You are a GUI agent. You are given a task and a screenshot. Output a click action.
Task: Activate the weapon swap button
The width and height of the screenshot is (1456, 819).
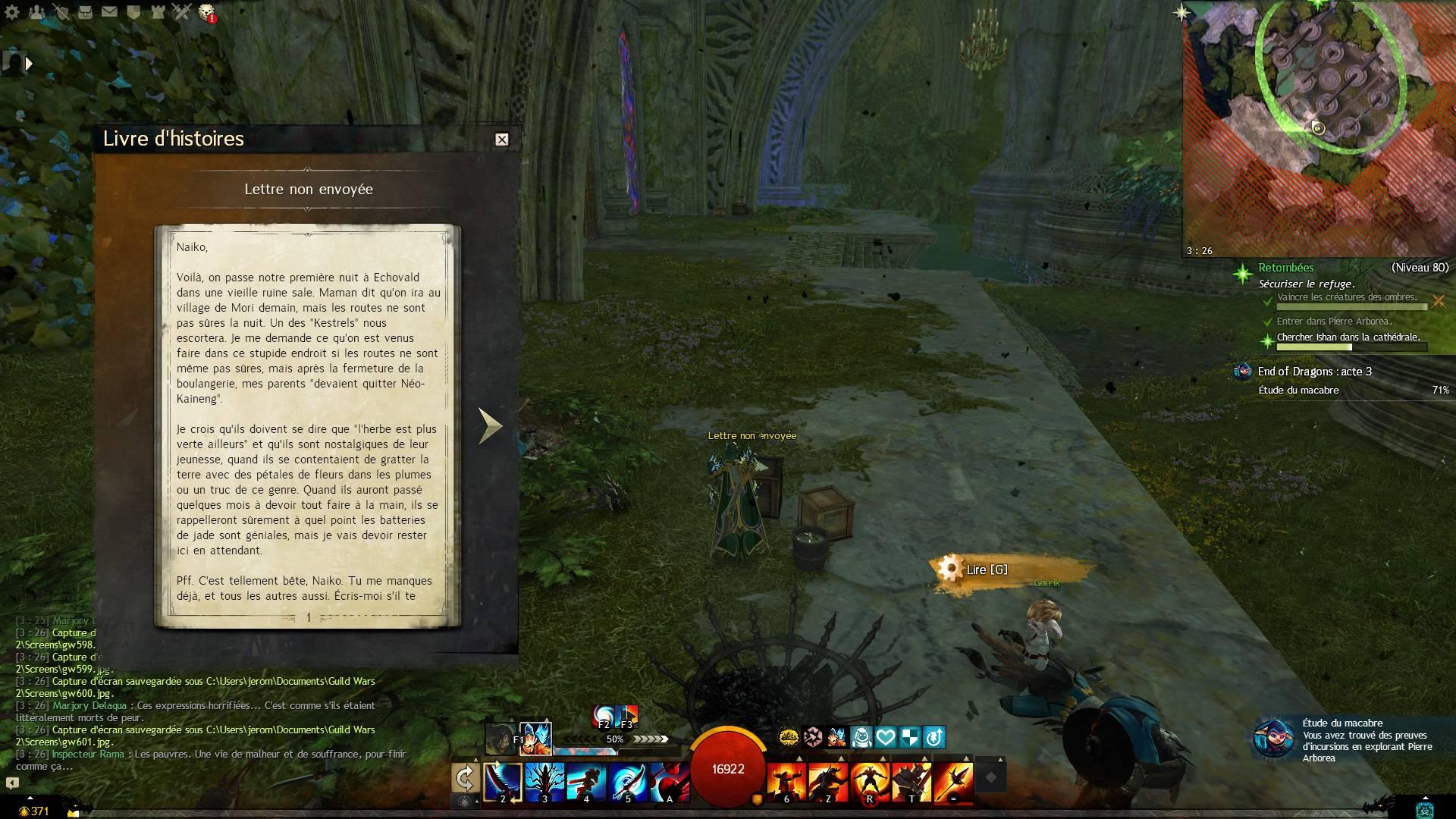[465, 778]
